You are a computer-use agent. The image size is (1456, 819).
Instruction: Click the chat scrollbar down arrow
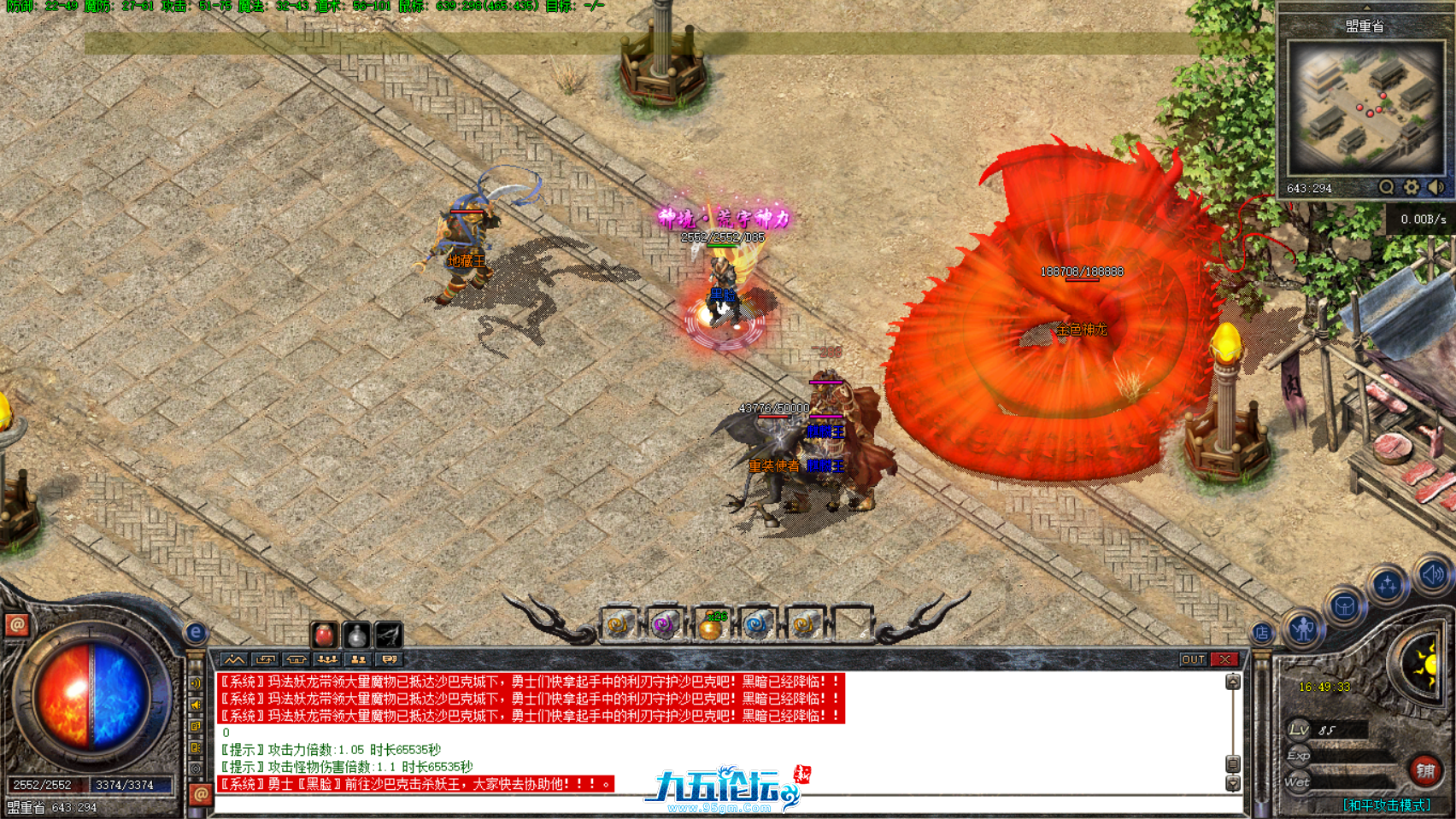pos(1233,783)
